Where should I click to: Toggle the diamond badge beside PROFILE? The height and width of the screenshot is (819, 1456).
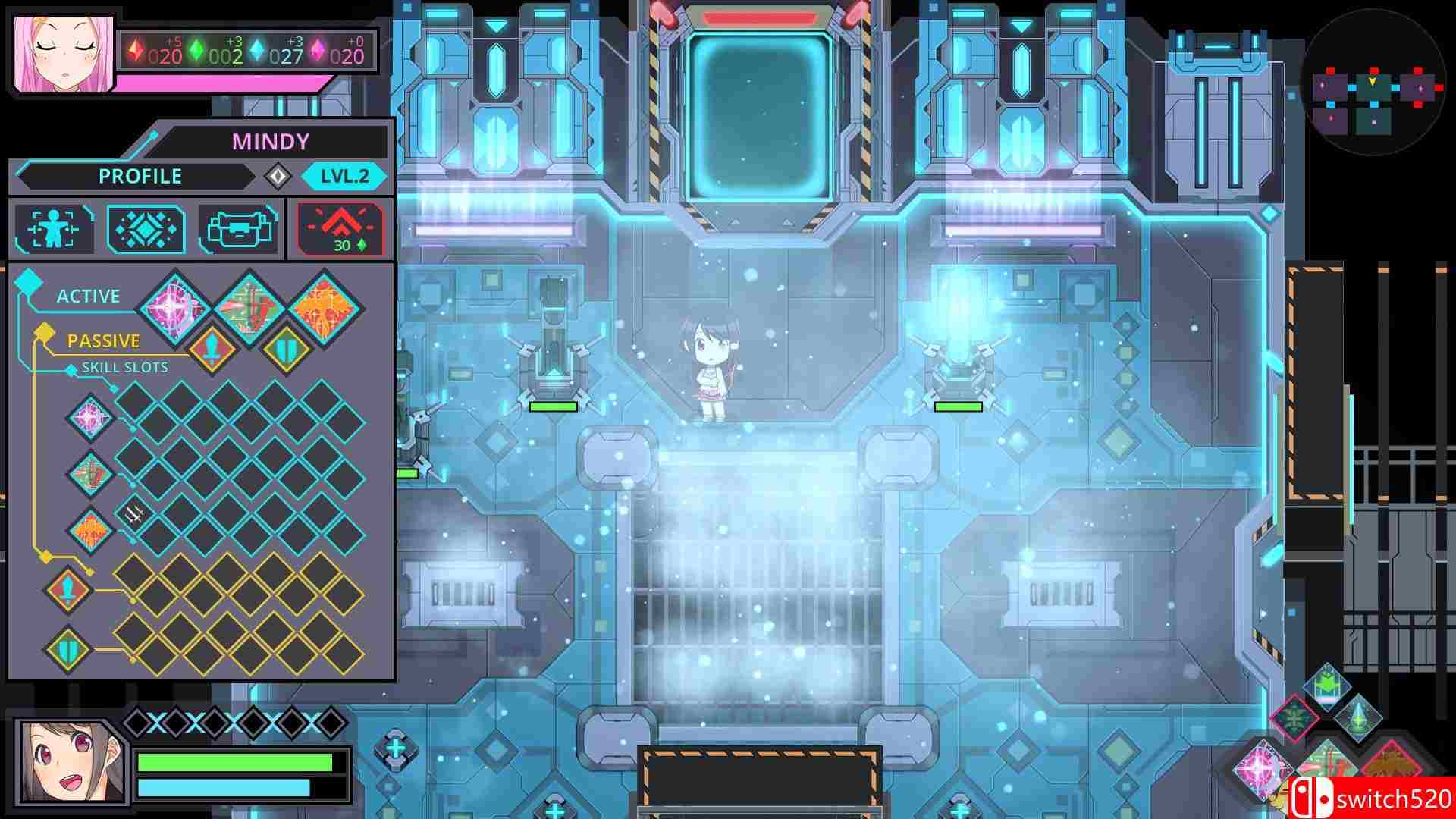point(278,176)
